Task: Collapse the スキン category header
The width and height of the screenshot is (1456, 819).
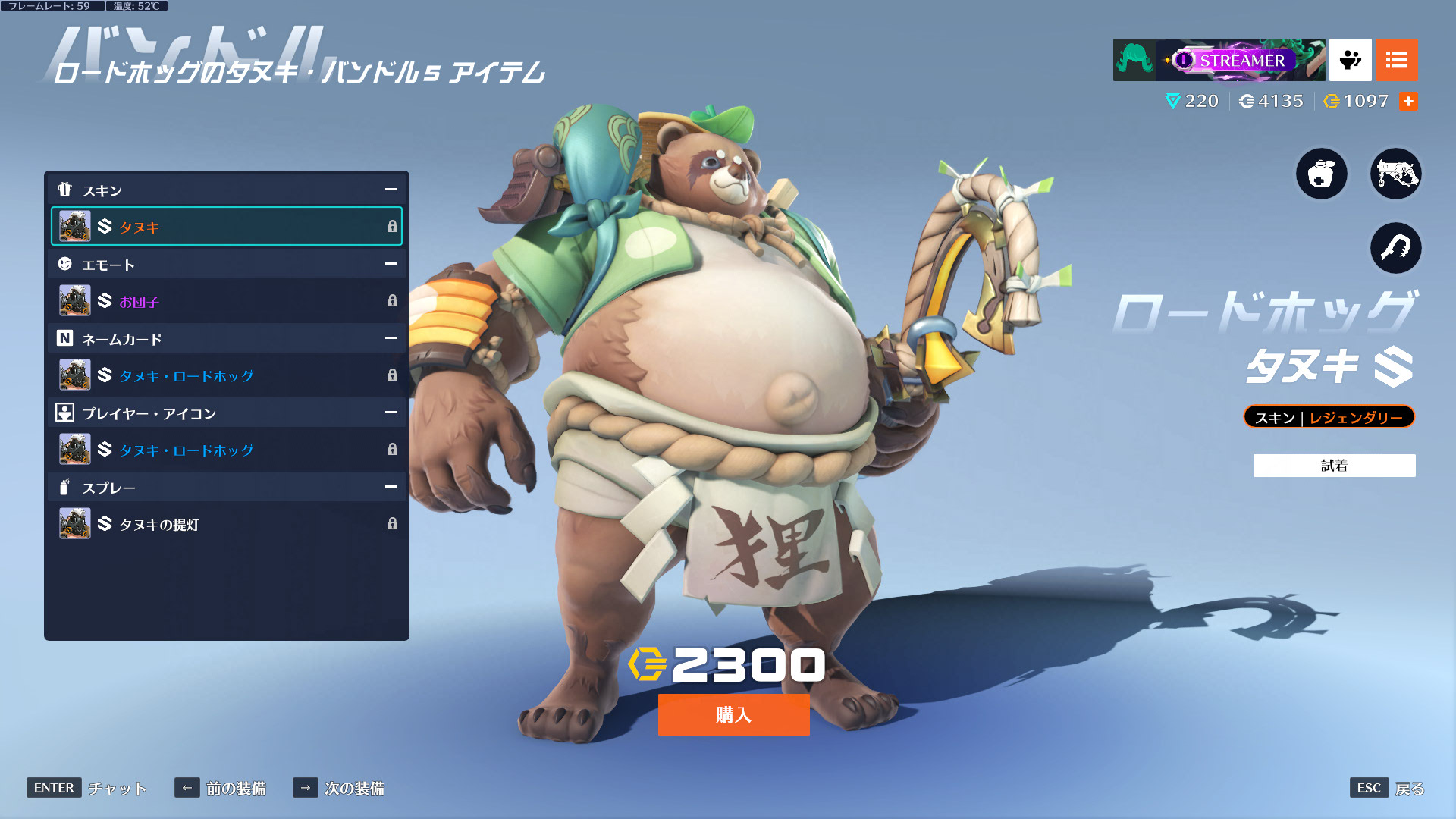Action: point(391,190)
